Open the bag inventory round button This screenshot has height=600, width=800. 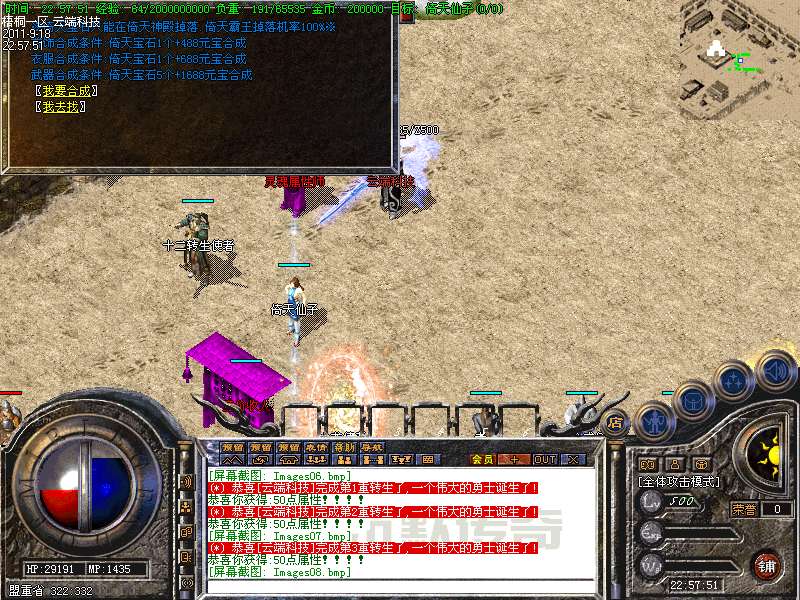pyautogui.click(x=695, y=400)
